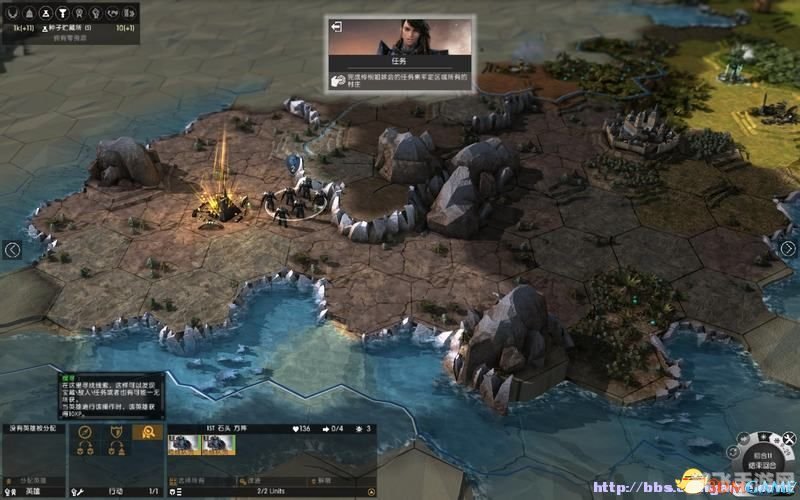Open the research lightbulb icon
Image resolution: width=800 pixels, height=500 pixels.
coord(95,13)
